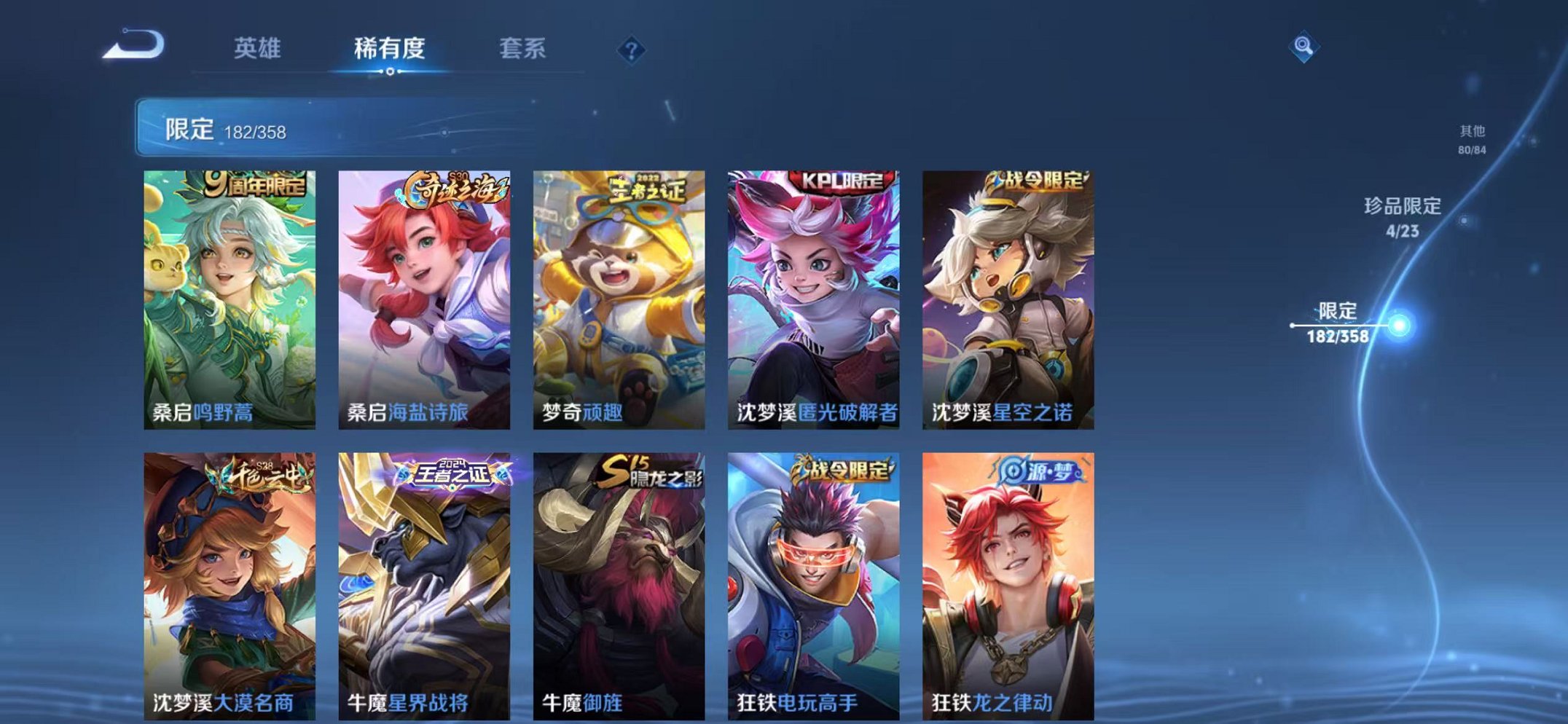
Task: Switch to the 套系 tab
Action: [523, 46]
